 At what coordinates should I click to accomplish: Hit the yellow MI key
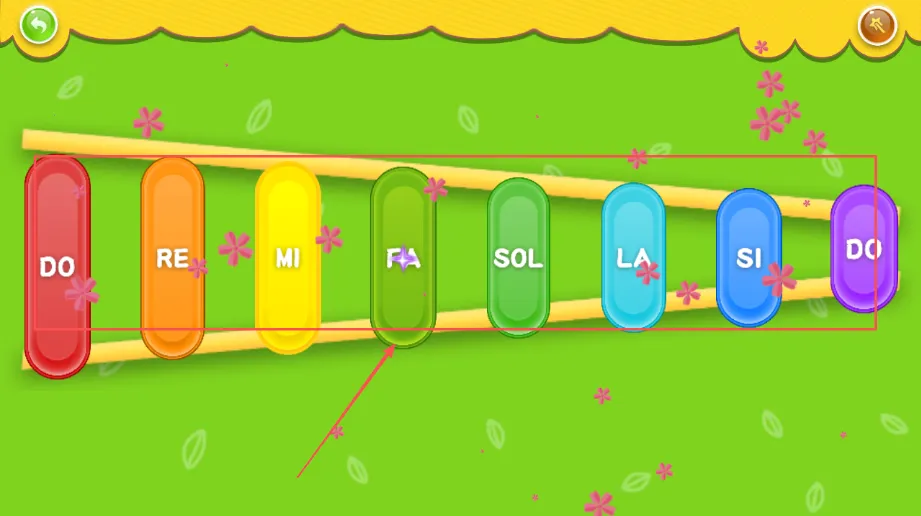[287, 258]
